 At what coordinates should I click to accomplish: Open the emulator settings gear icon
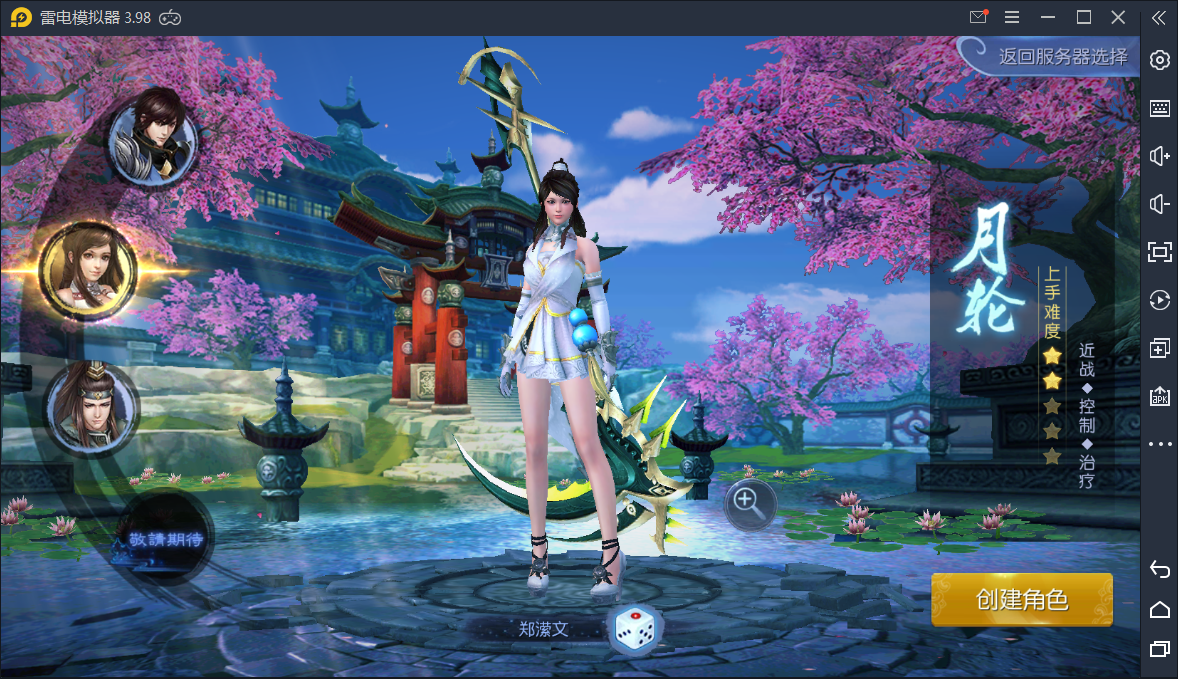point(1160,60)
